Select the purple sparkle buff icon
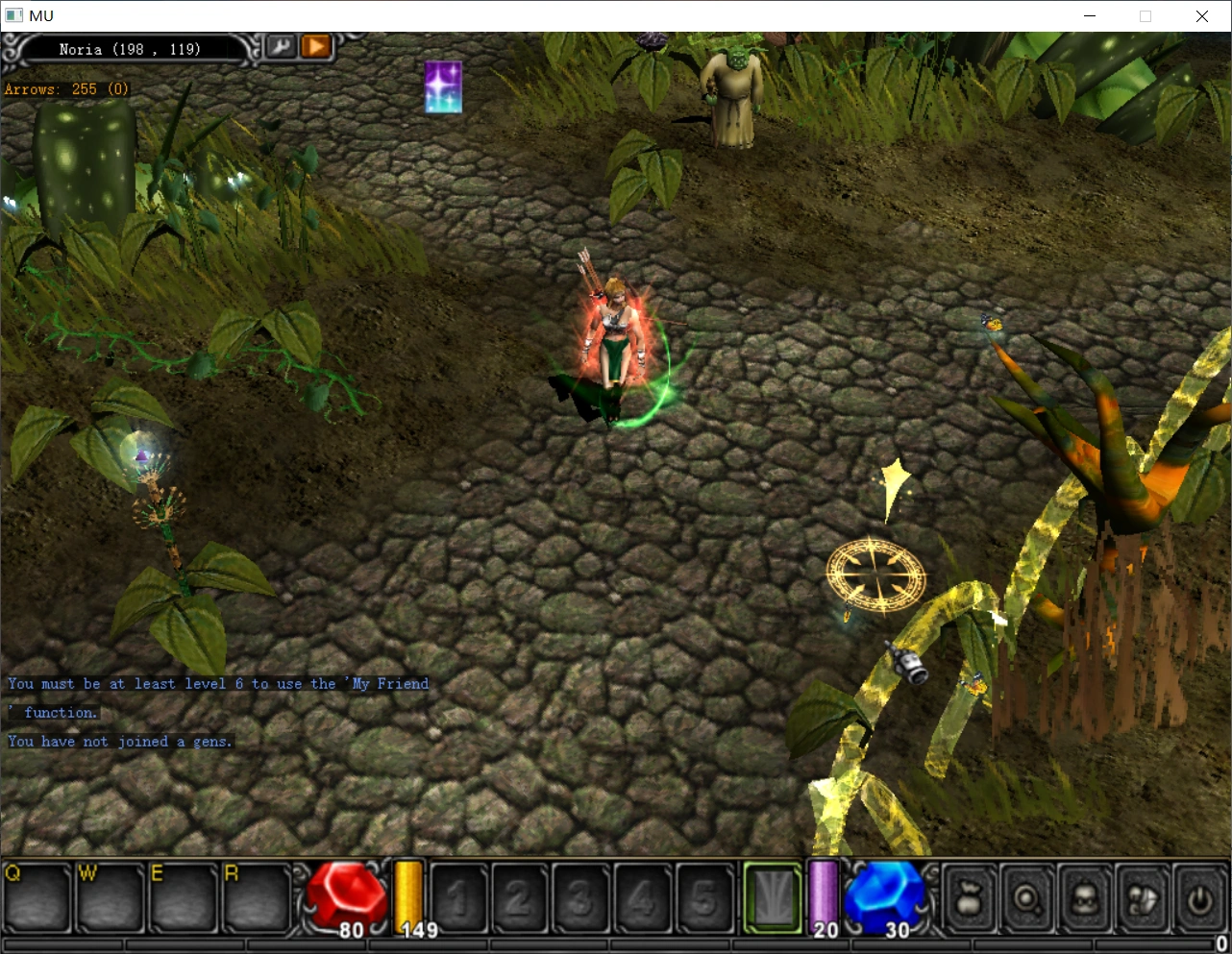Image resolution: width=1232 pixels, height=954 pixels. (x=443, y=86)
